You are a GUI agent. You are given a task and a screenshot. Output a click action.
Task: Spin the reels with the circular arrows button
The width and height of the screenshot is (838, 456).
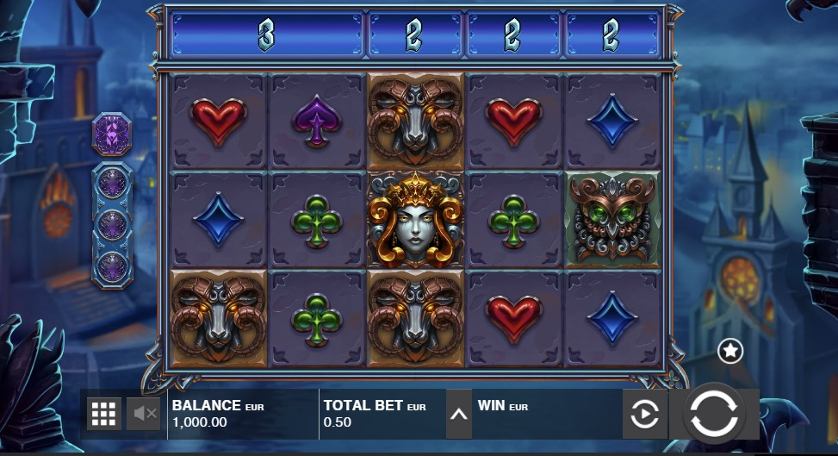pos(714,413)
